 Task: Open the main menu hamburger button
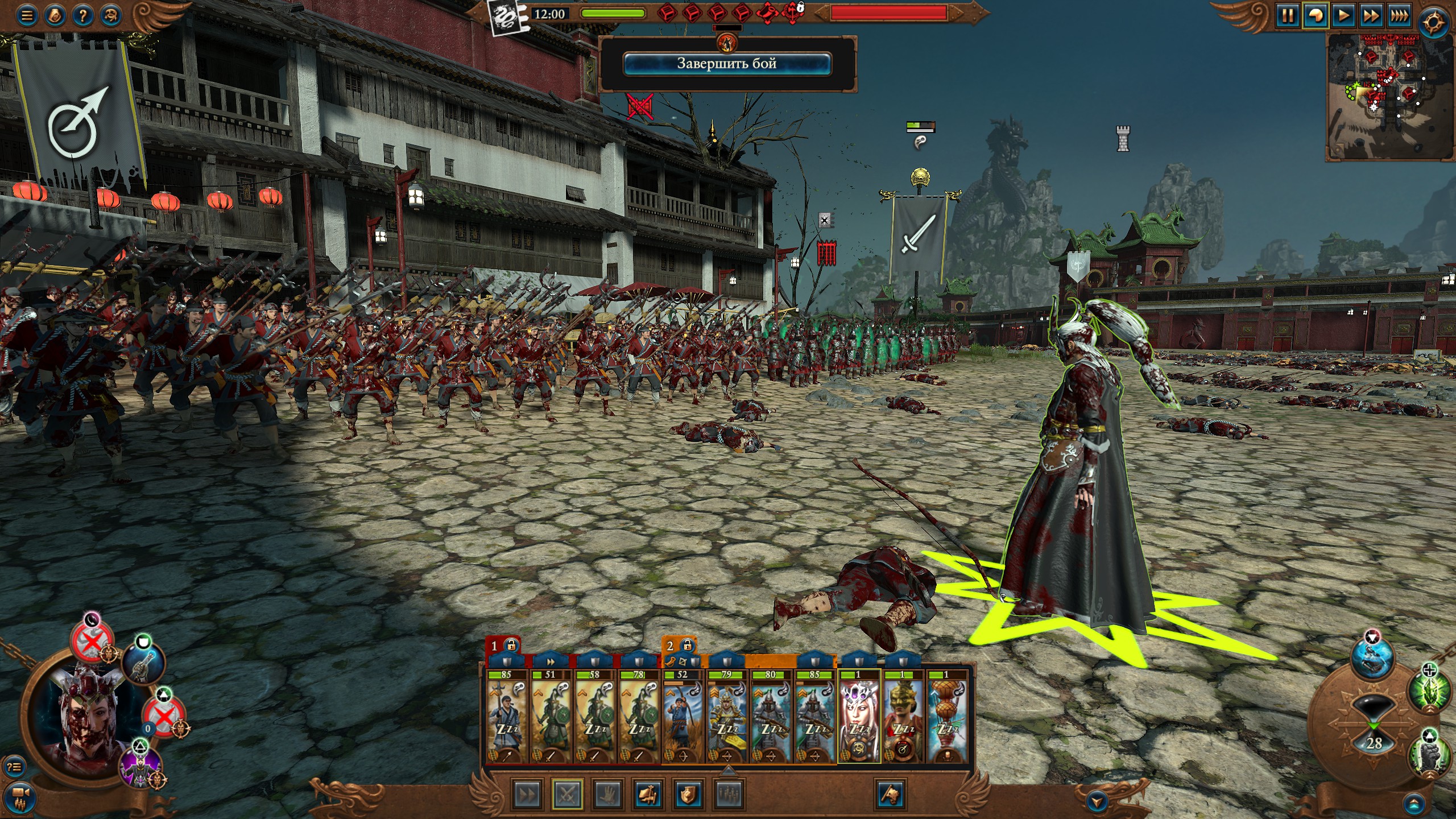[27, 15]
